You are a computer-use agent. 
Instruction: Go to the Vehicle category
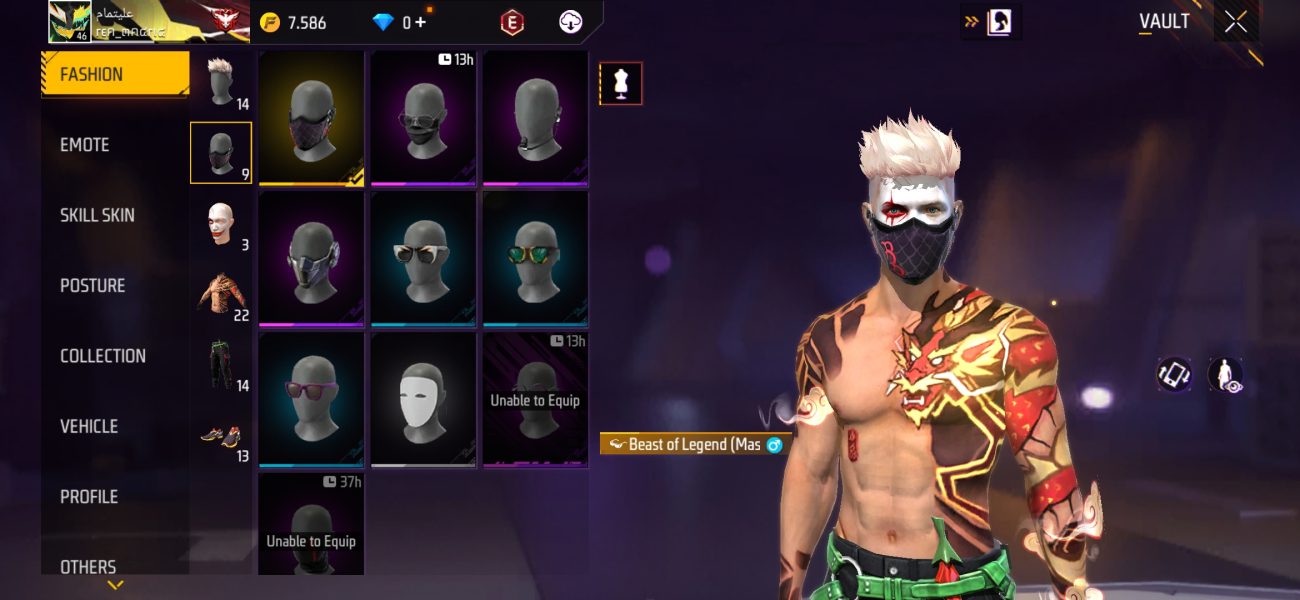coord(89,426)
